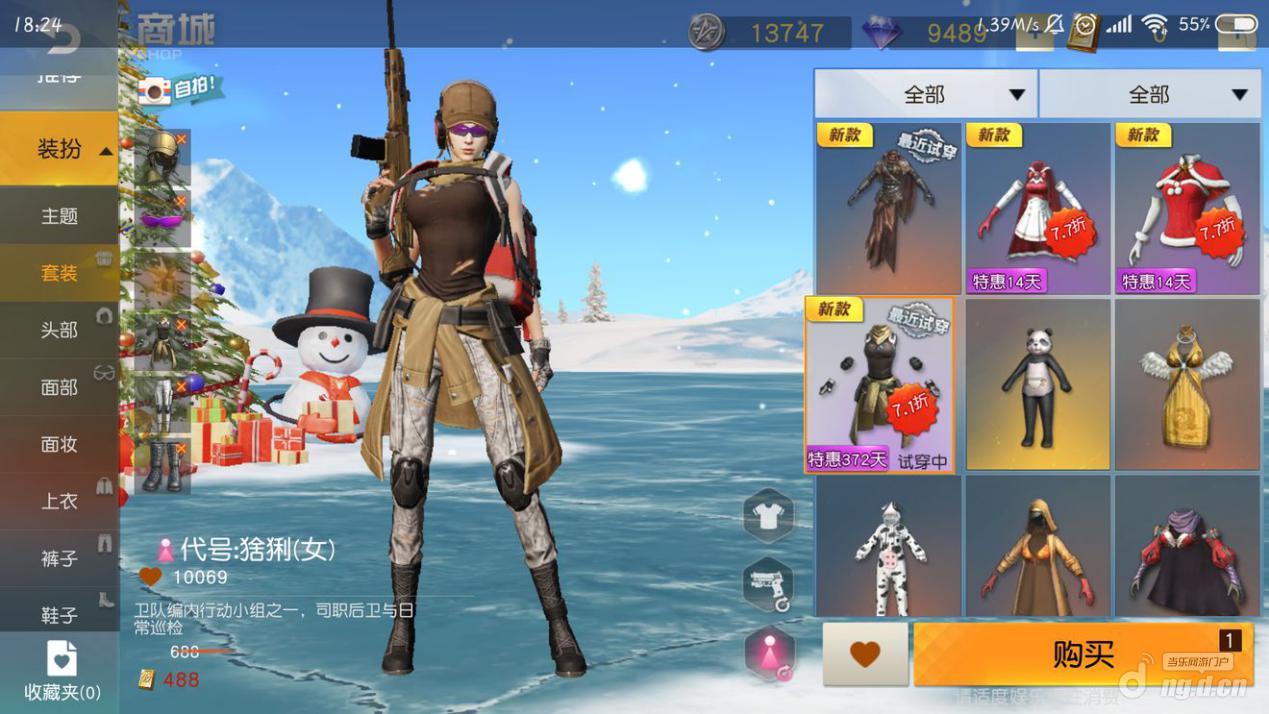Select the red Christmas cape top

[1187, 208]
